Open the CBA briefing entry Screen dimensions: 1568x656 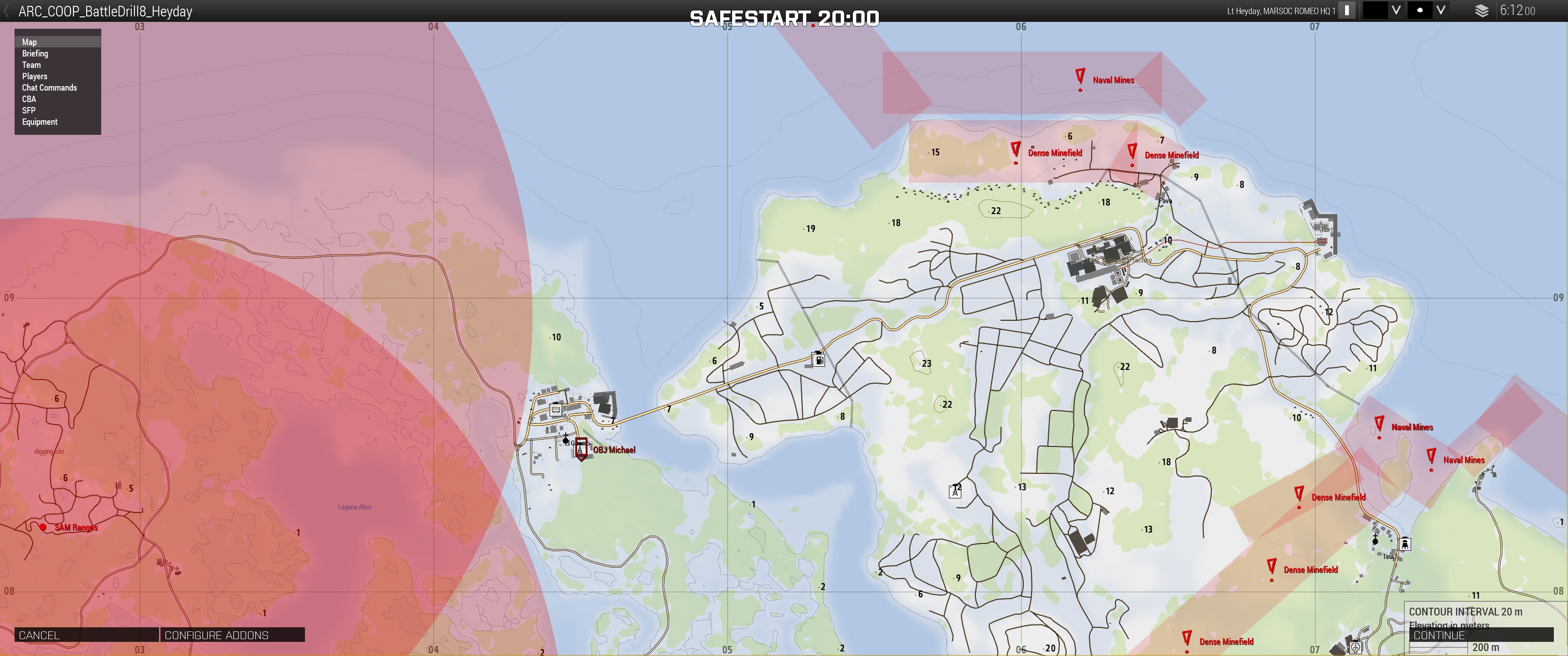click(29, 99)
